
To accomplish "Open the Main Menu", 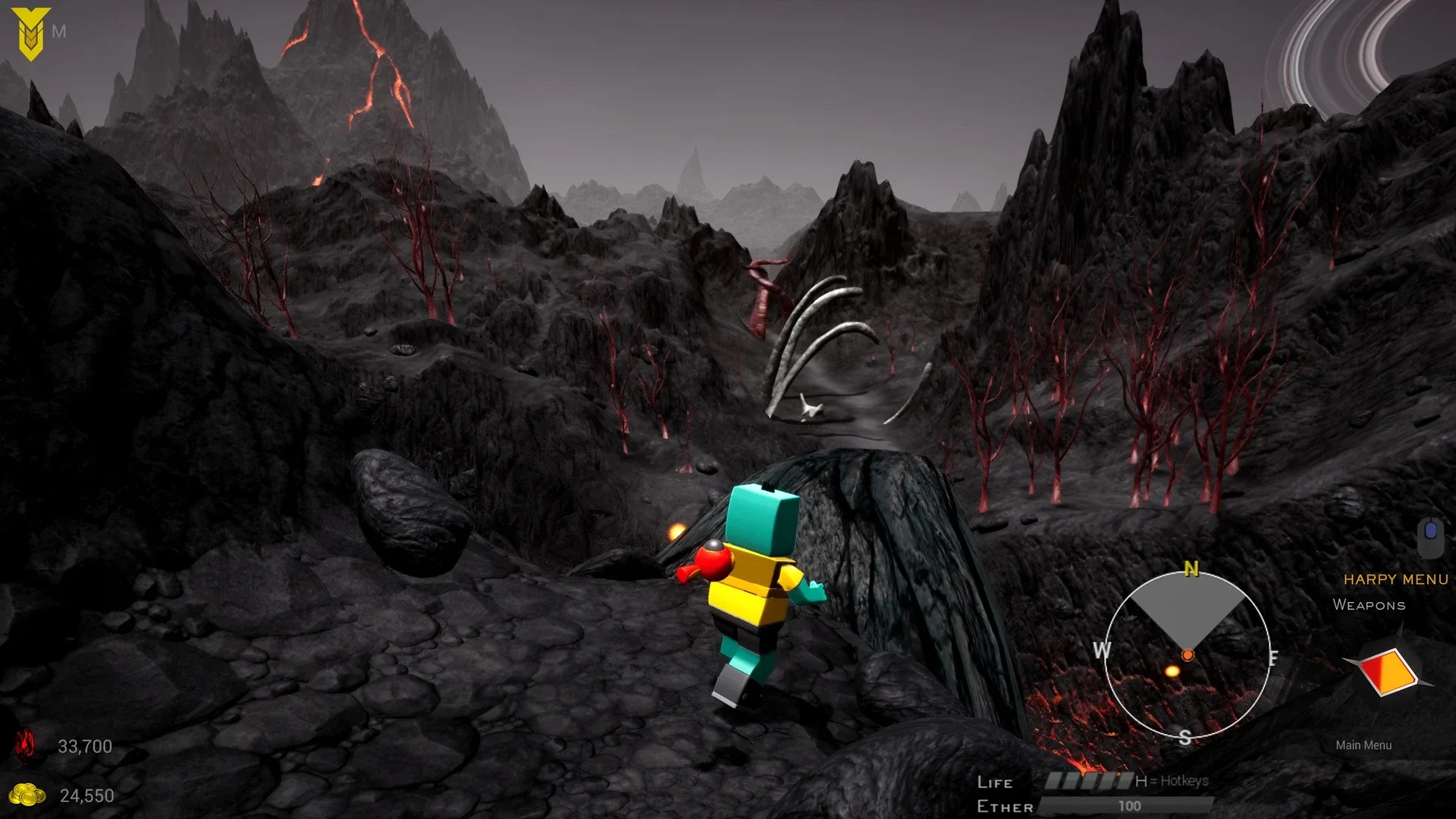I will 1363,745.
